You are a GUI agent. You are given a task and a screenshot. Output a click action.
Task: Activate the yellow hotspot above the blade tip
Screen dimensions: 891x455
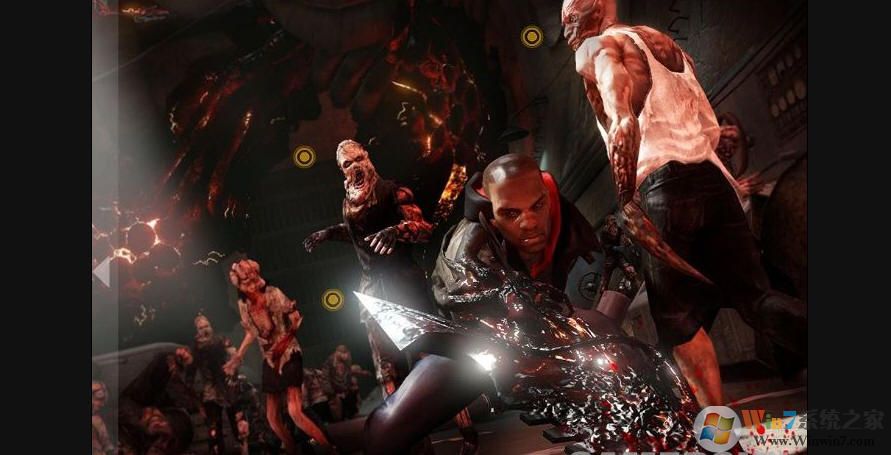click(333, 299)
